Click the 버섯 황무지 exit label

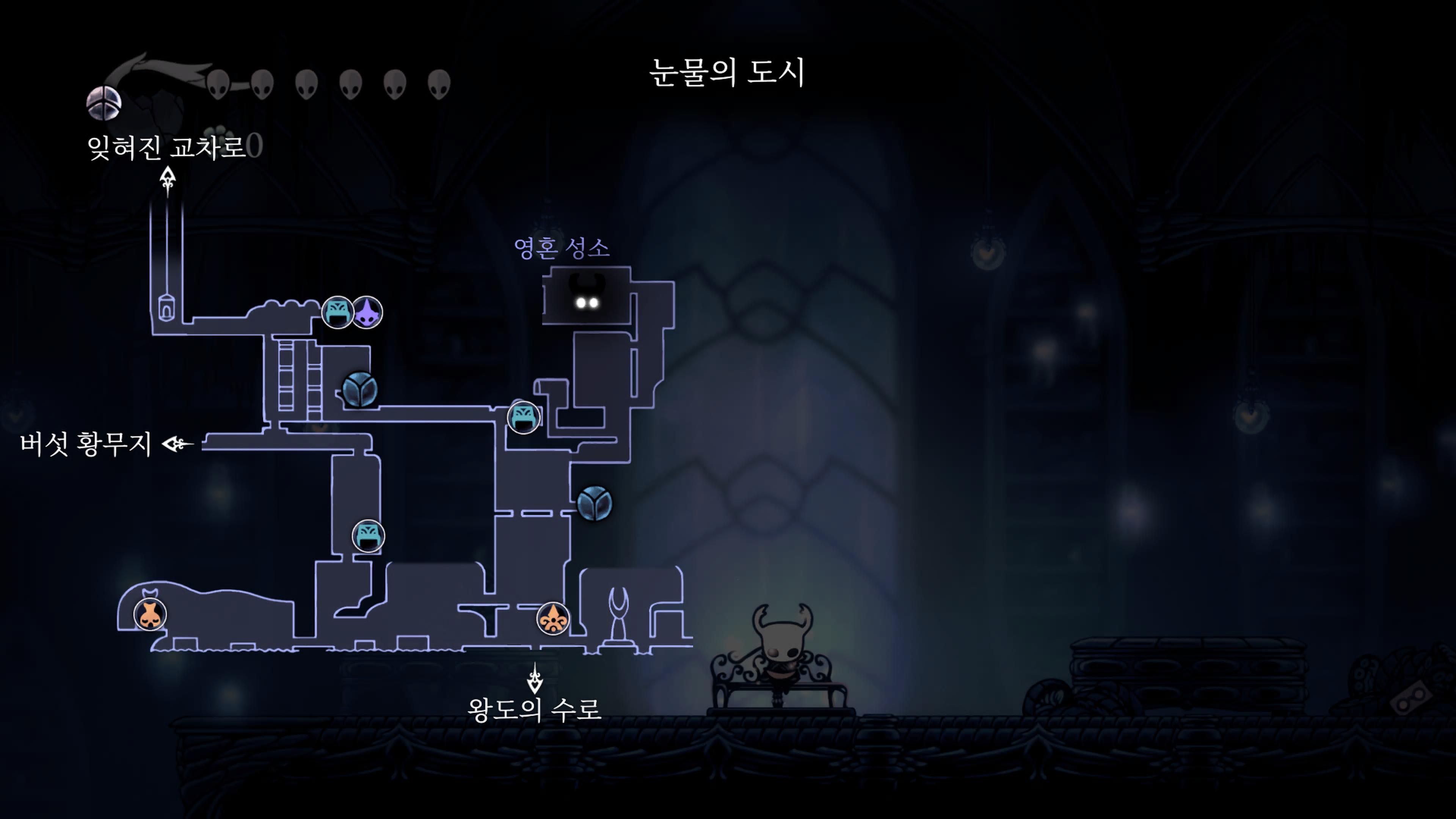pyautogui.click(x=86, y=444)
